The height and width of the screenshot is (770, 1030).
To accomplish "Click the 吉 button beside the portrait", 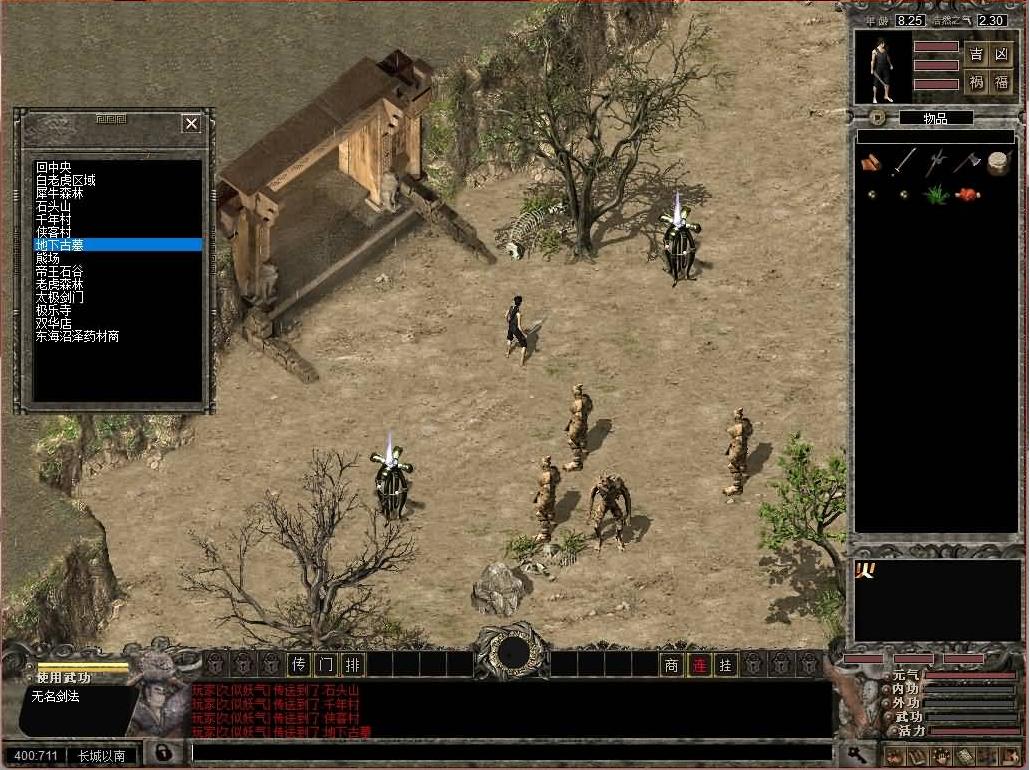I will click(x=976, y=54).
